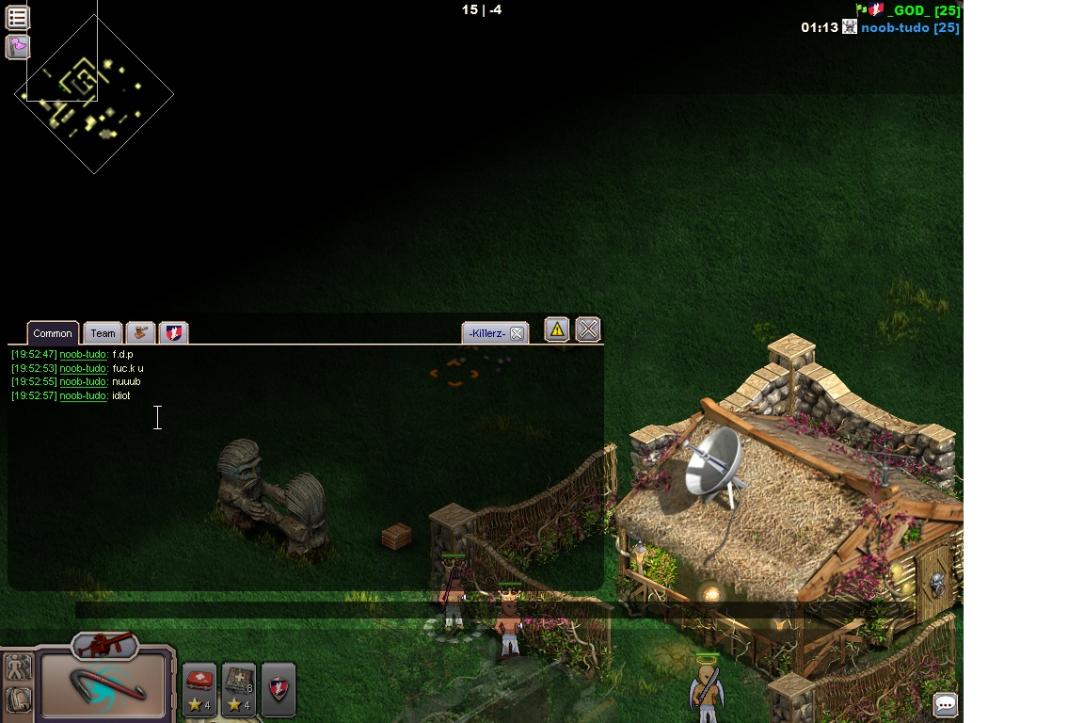
Task: Click the pink flag icon button
Action: (x=17, y=46)
